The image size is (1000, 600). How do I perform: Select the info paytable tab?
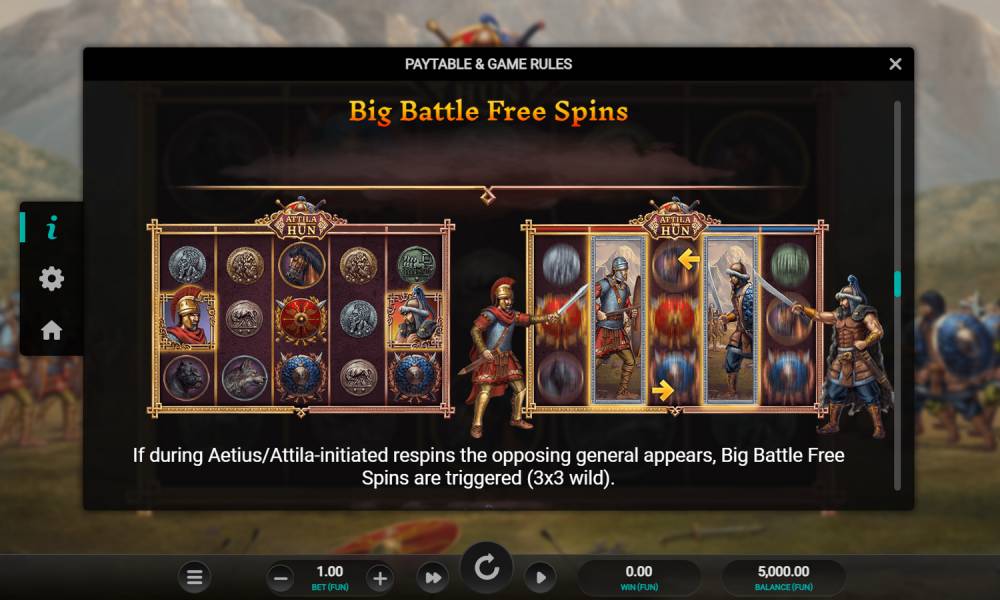tap(51, 228)
